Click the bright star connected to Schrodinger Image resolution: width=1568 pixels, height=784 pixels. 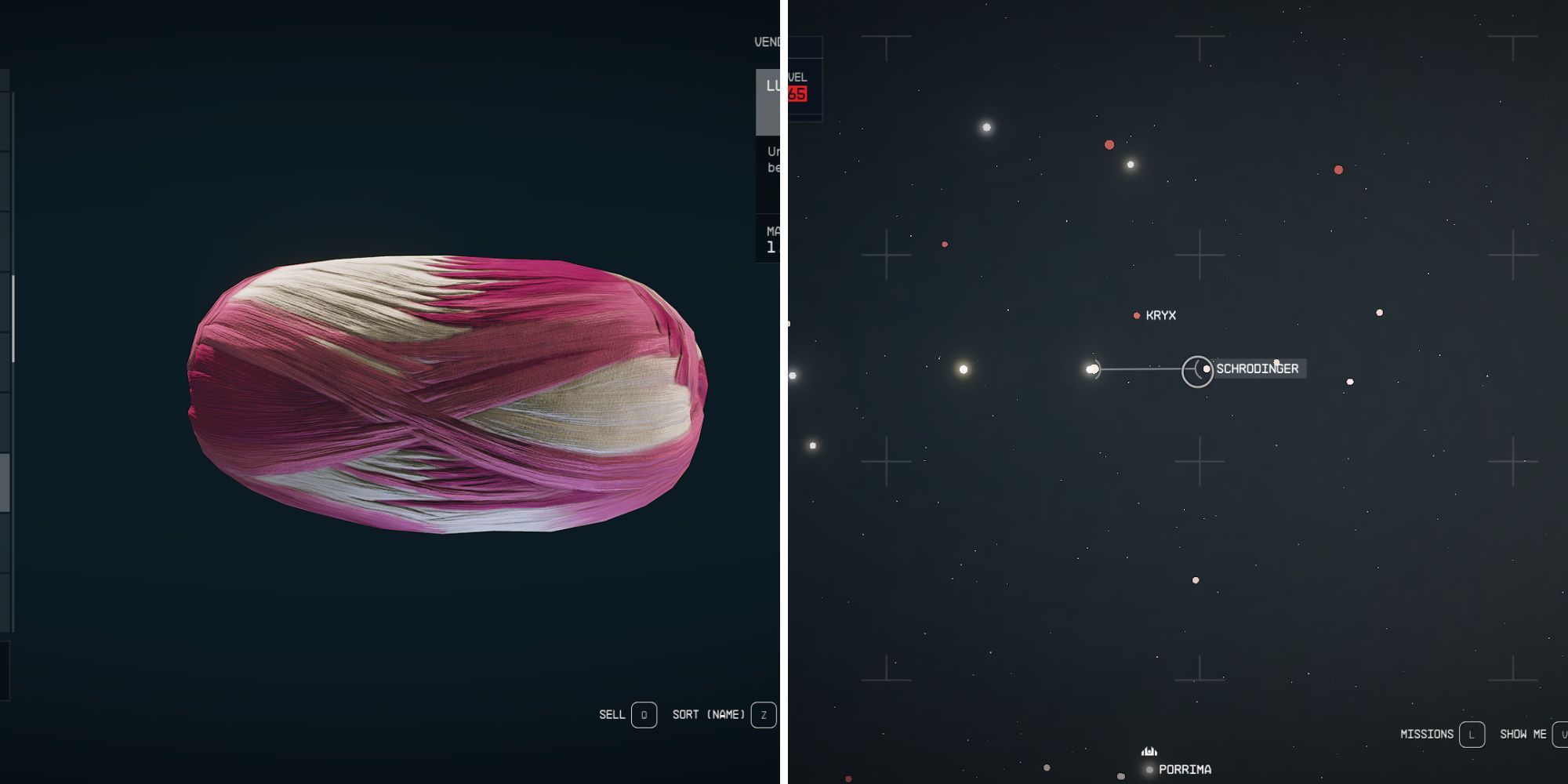(1093, 368)
